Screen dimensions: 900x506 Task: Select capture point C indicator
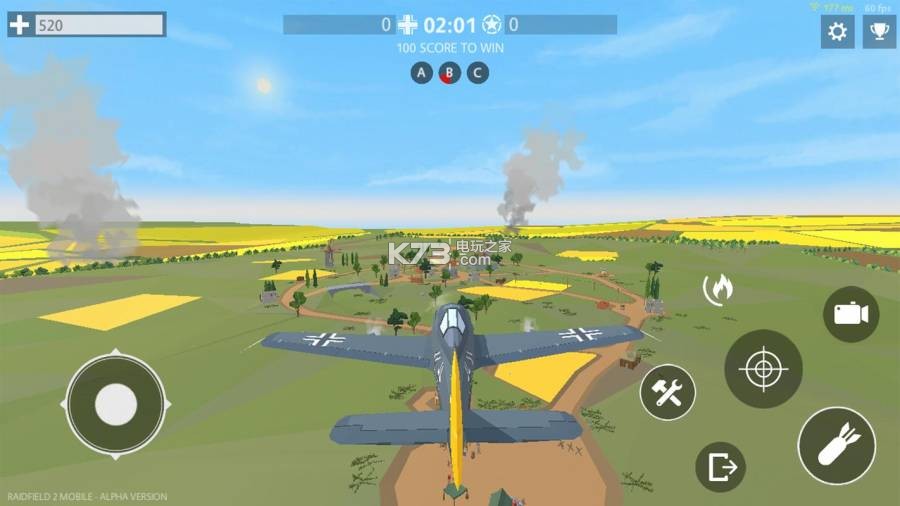[478, 73]
